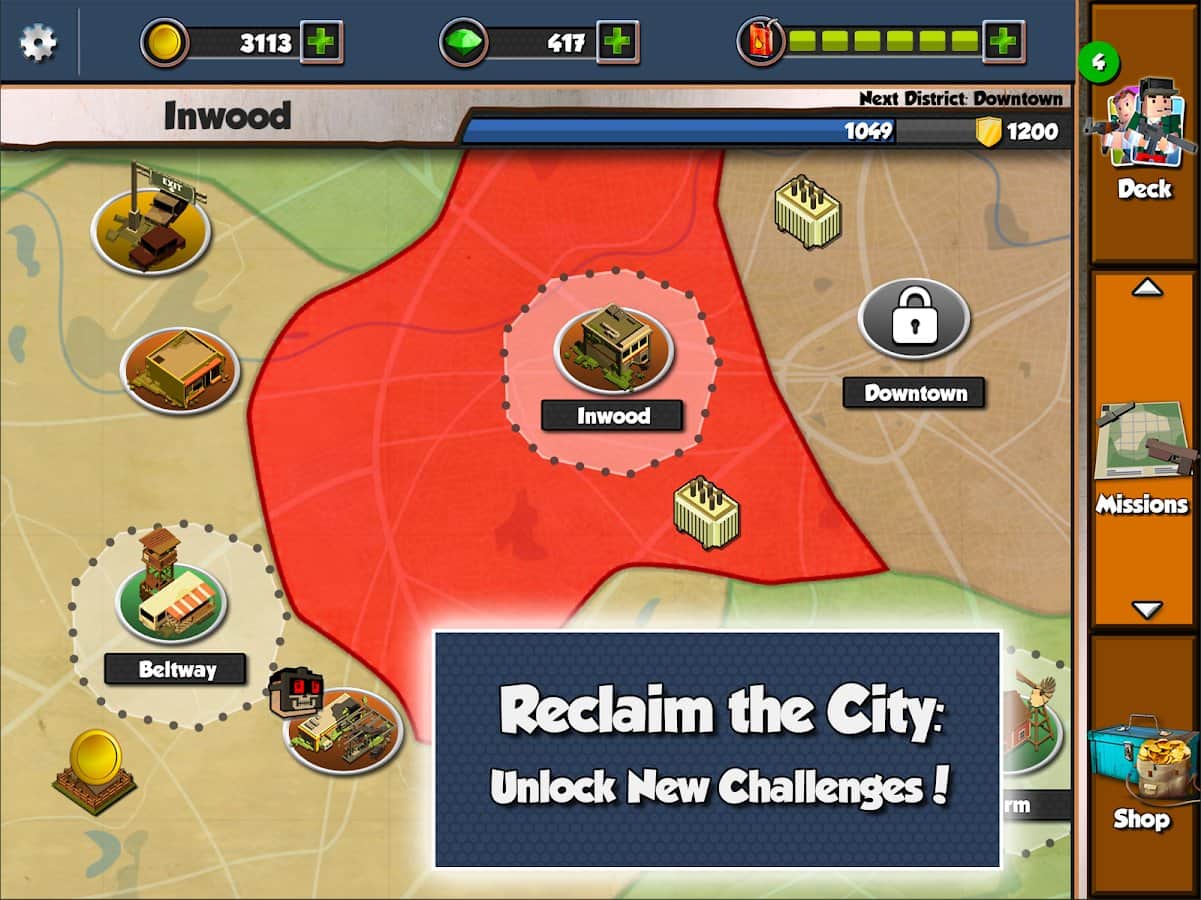The height and width of the screenshot is (900, 1201).
Task: Click the down arrow below Missions
Action: [1147, 609]
